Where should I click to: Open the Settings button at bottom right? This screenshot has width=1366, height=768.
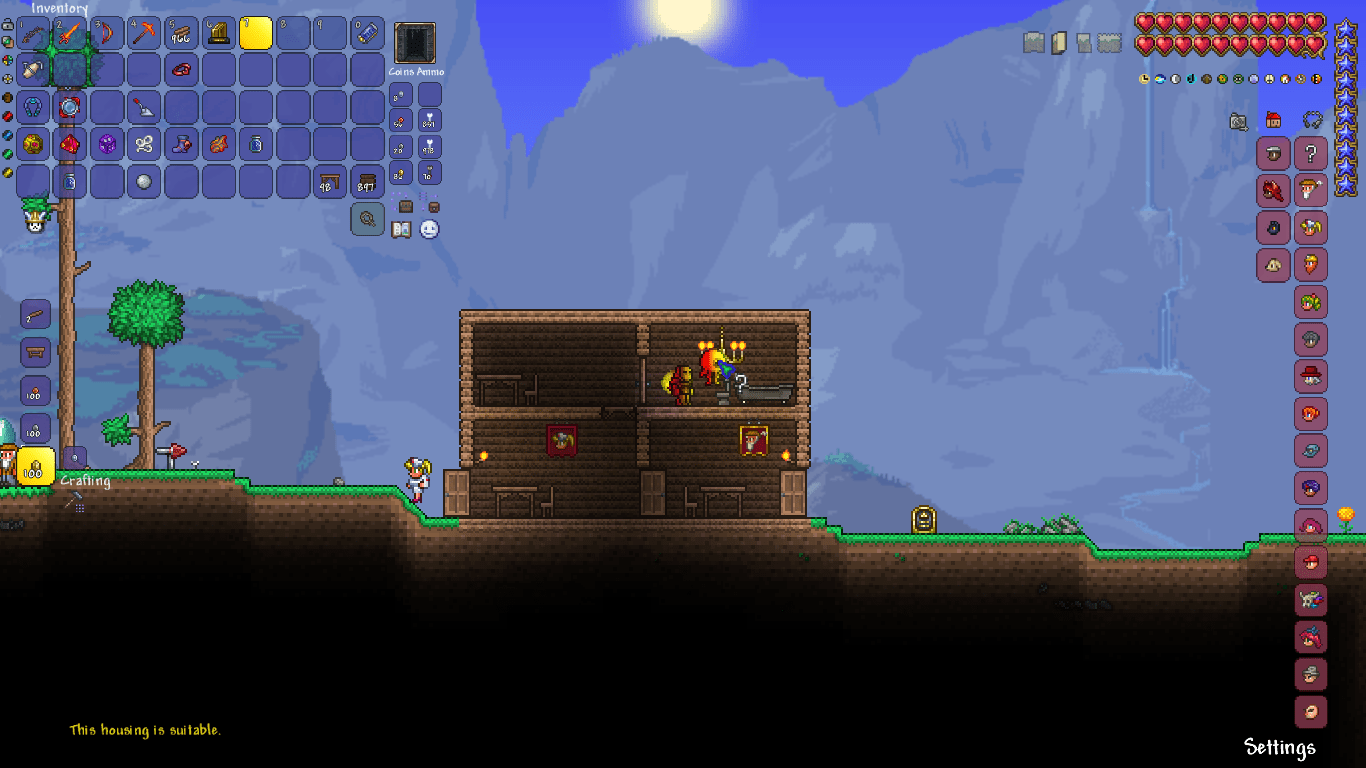(x=1280, y=747)
